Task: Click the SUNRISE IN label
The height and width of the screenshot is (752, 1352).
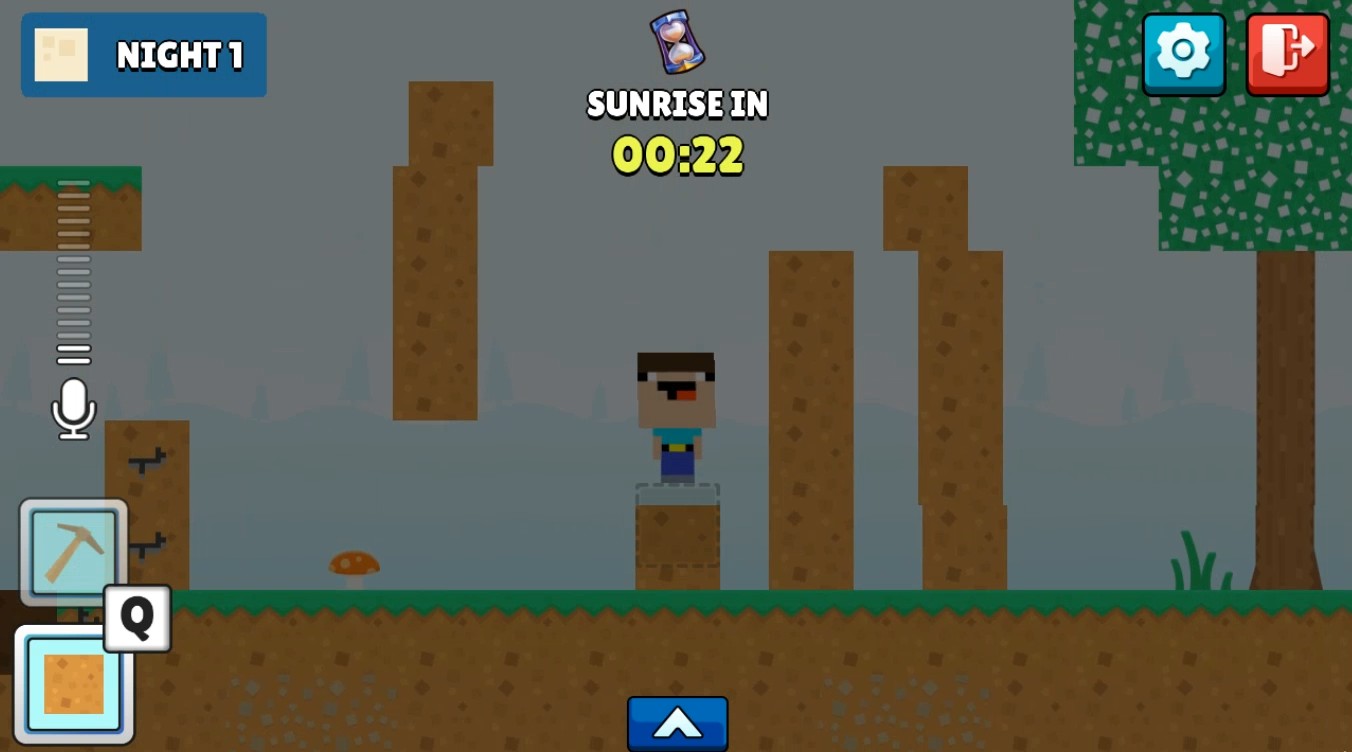Action: 676,104
